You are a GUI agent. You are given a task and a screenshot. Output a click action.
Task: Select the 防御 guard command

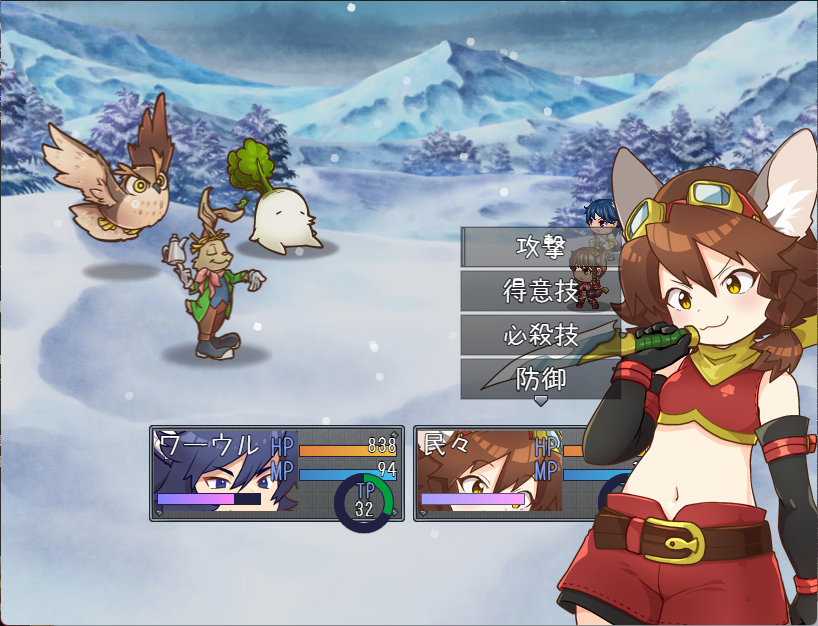click(540, 379)
